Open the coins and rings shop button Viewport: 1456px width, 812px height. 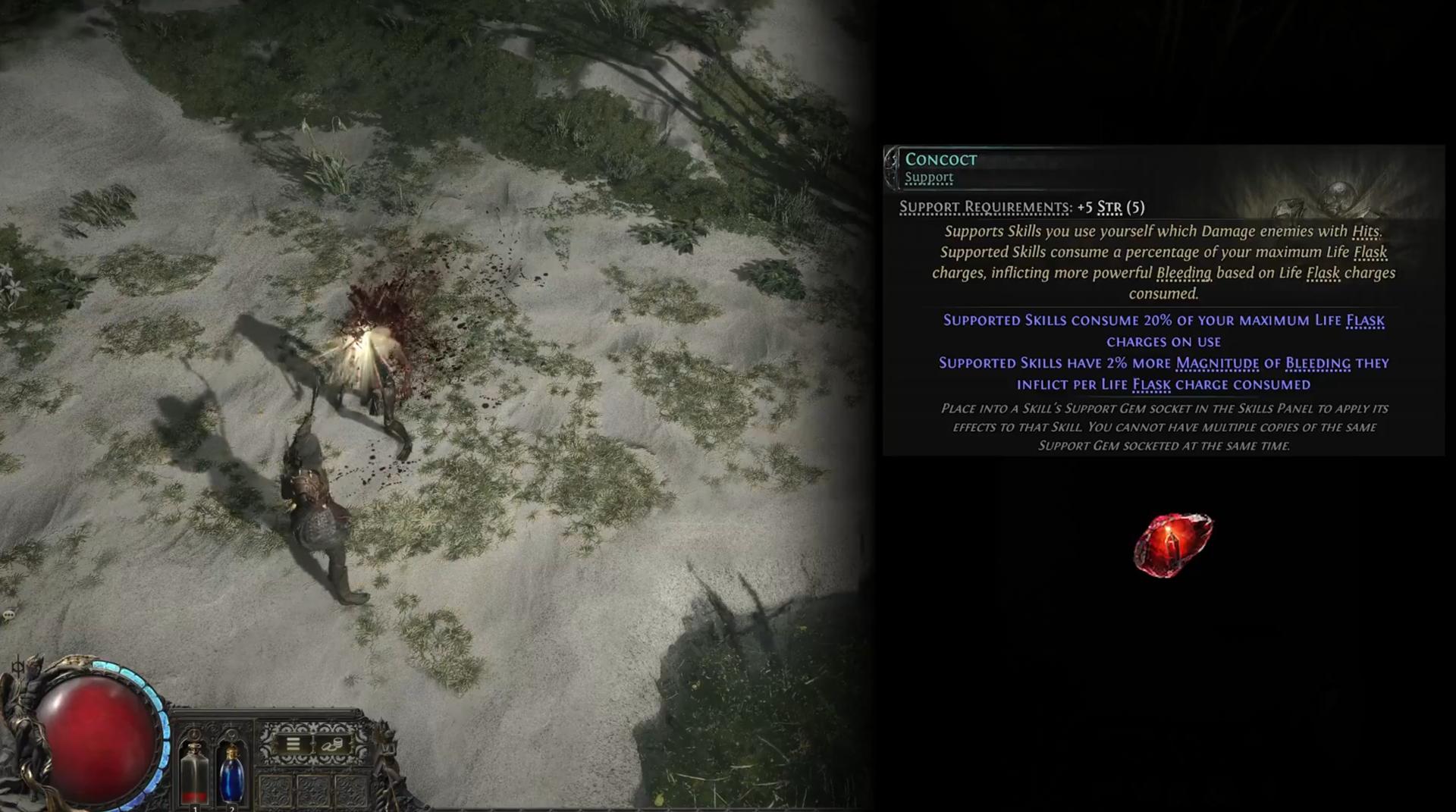coord(331,745)
